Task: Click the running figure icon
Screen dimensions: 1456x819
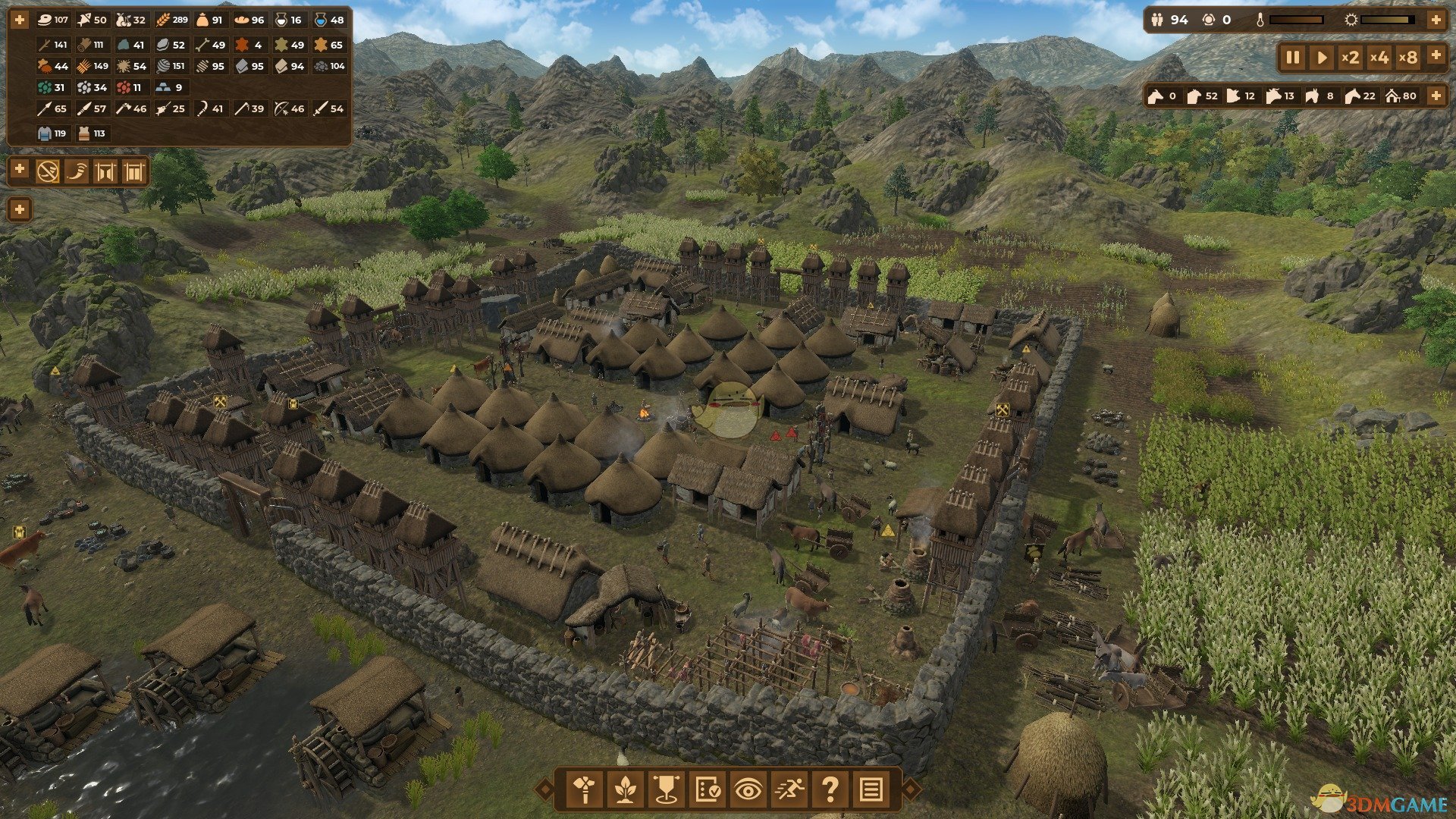Action: [789, 790]
